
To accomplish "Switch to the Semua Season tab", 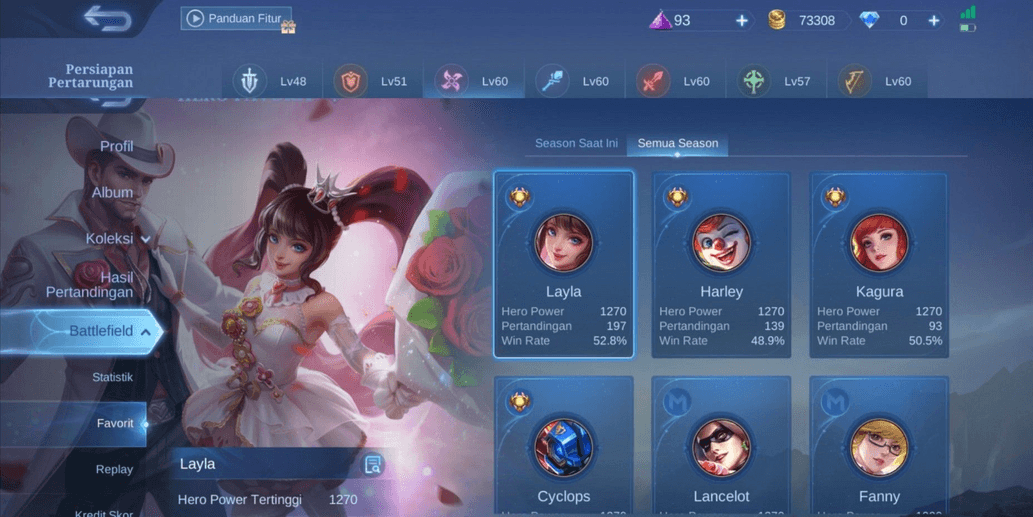I will (678, 143).
